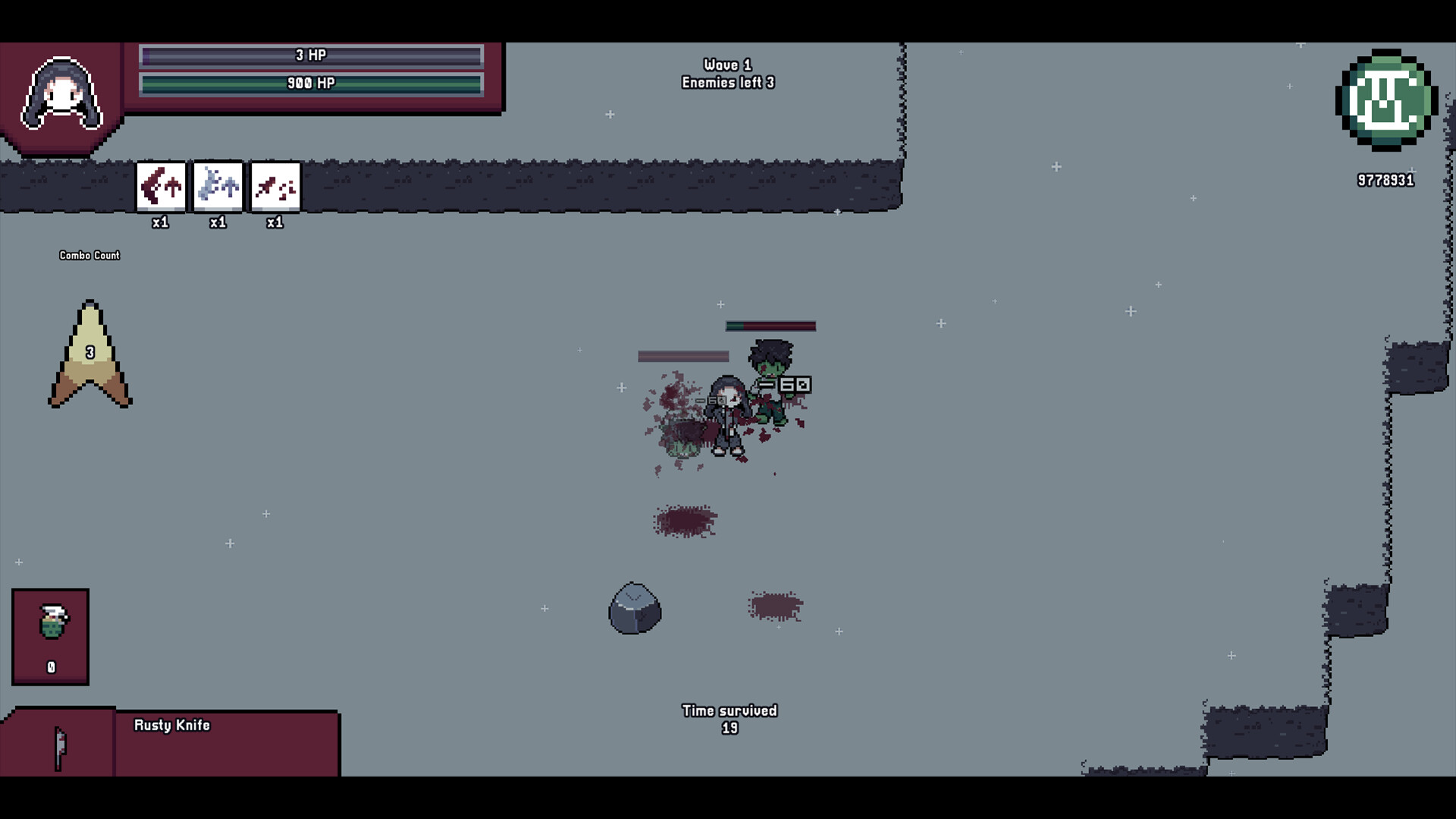Select the grenade item slot

51,636
